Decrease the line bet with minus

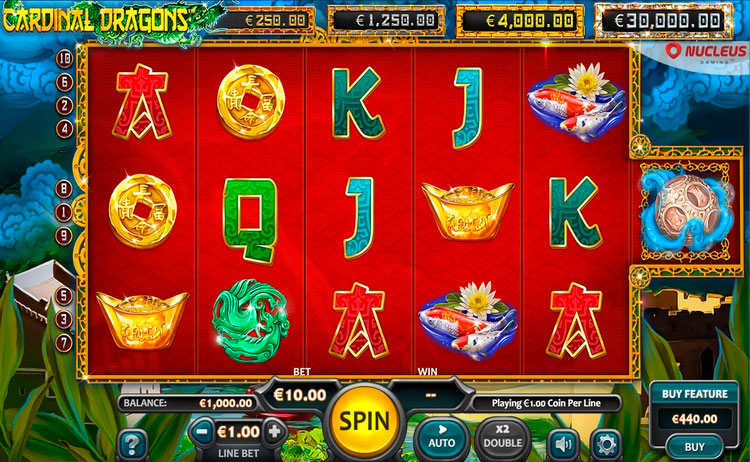203,432
